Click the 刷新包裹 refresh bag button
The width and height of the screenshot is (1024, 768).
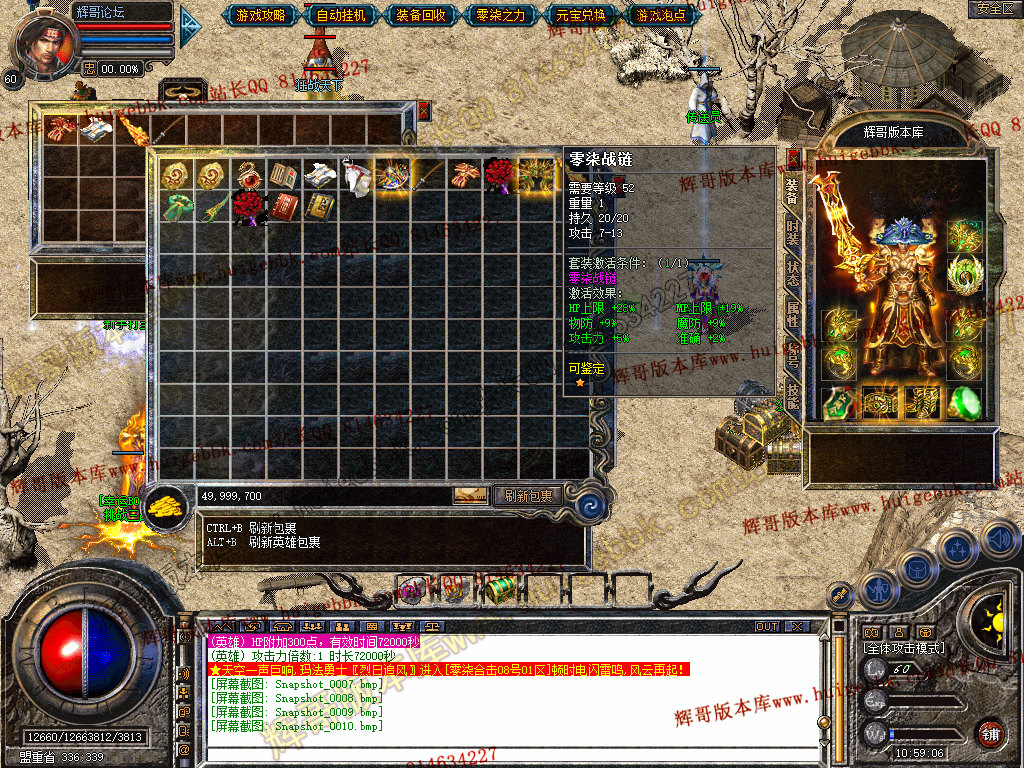[x=529, y=495]
